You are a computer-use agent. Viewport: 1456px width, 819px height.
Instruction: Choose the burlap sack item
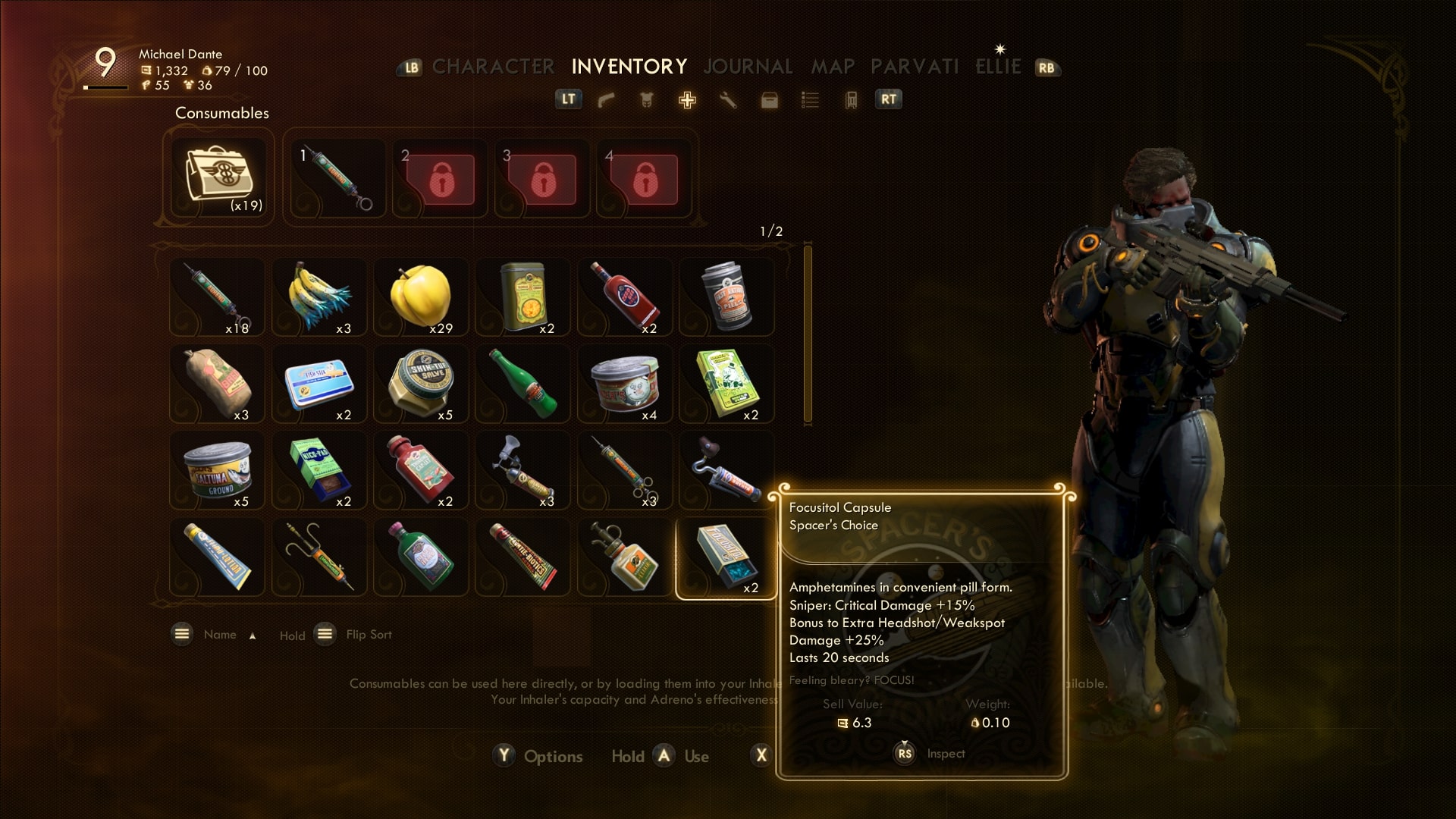point(218,383)
